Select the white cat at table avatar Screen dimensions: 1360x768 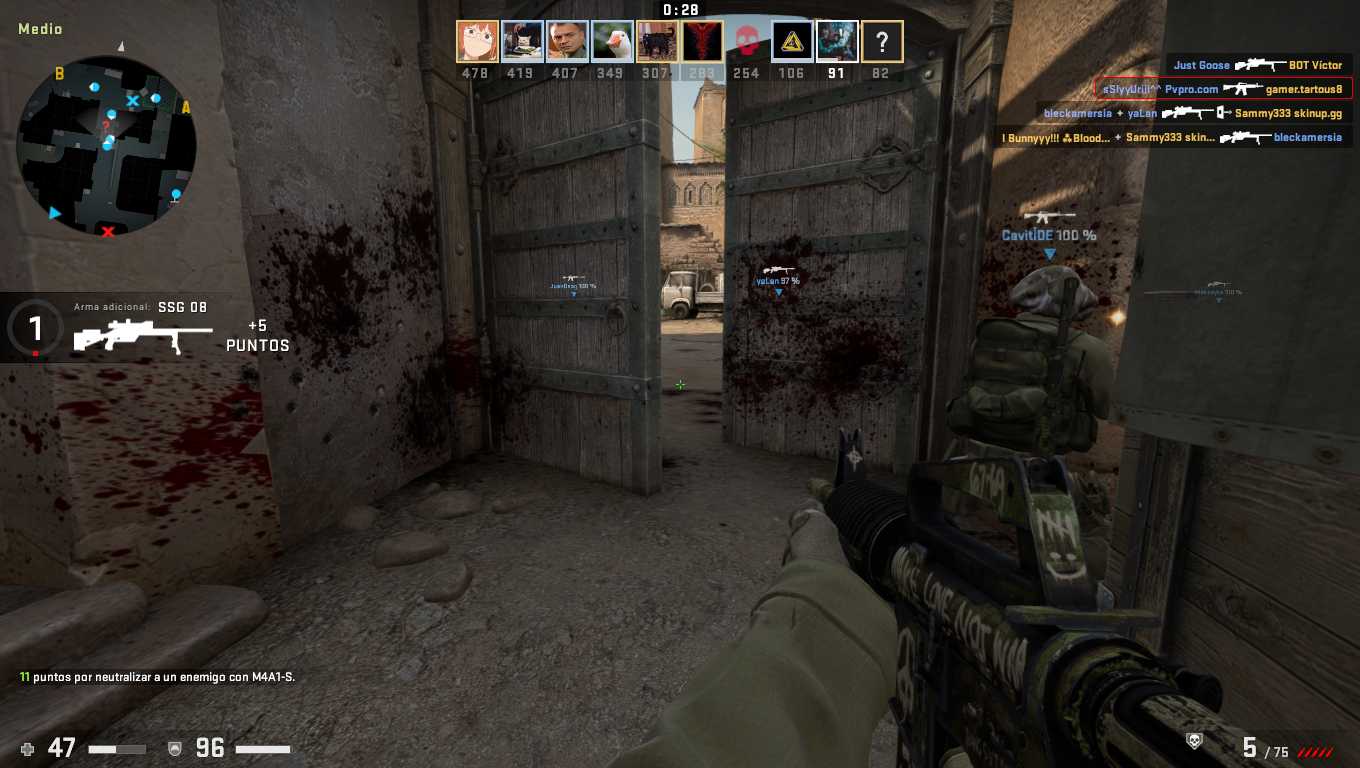522,42
